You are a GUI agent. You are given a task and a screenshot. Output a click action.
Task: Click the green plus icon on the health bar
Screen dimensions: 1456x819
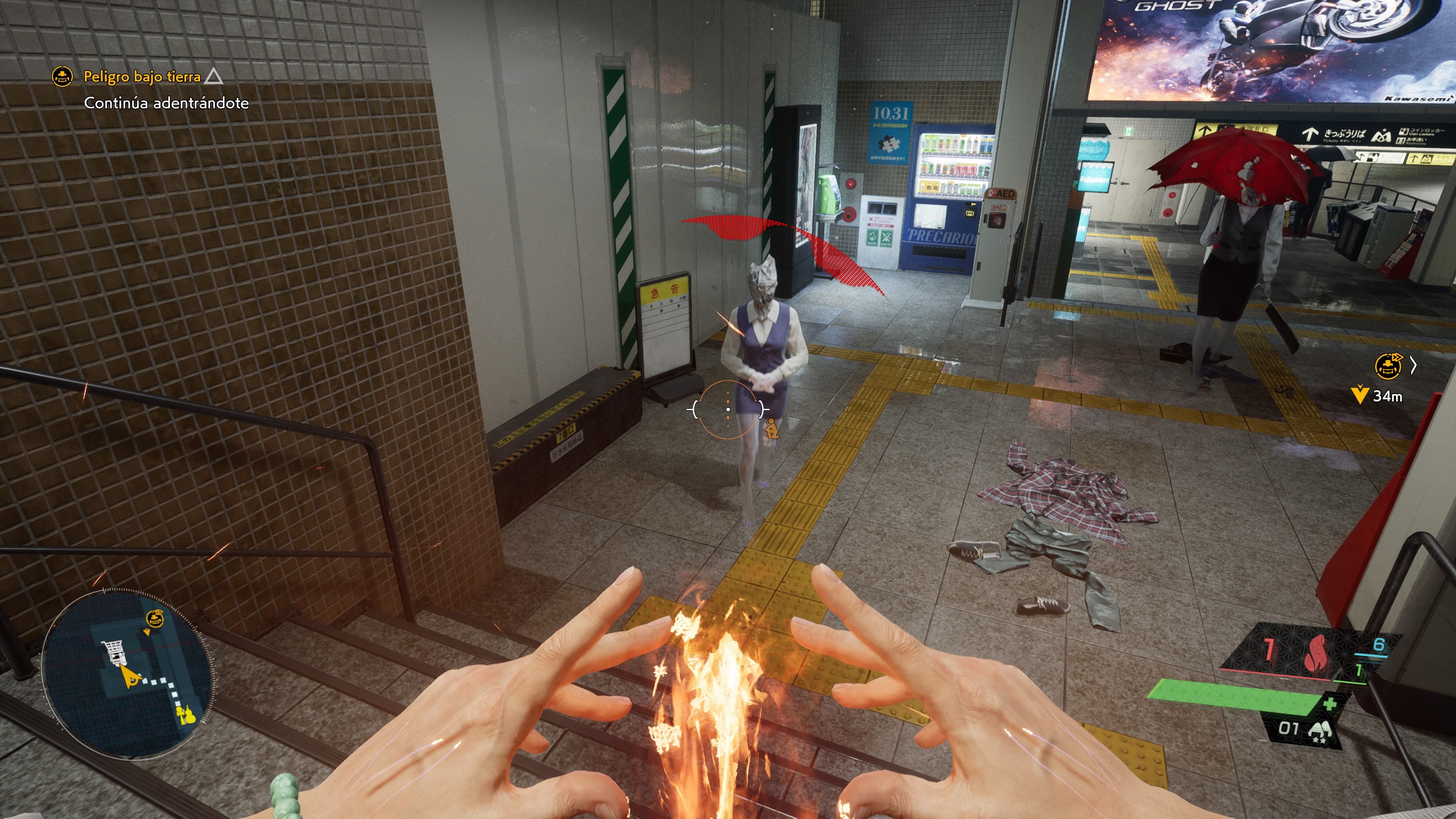pos(1330,704)
